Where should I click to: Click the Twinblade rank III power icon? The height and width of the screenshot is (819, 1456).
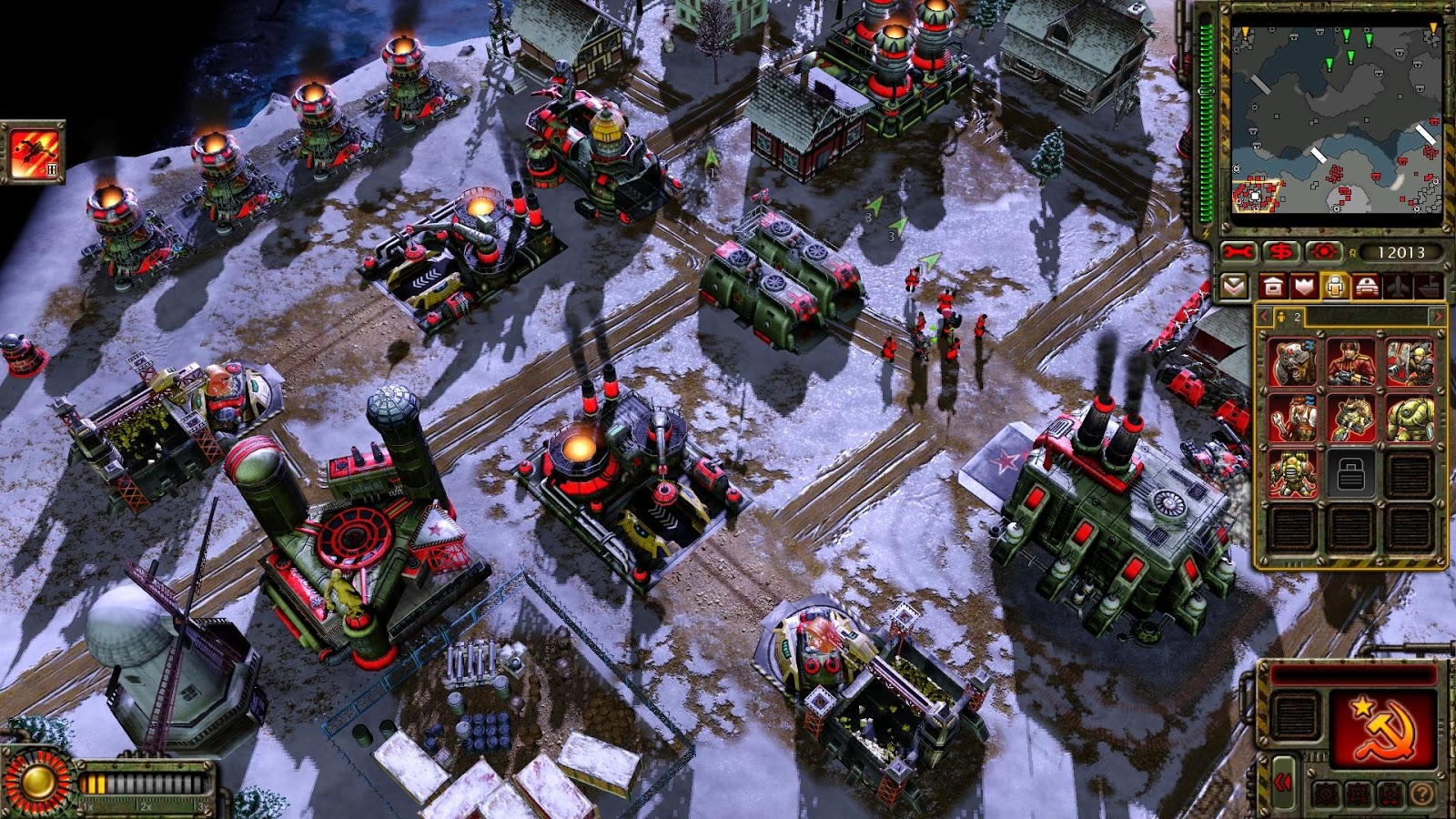34,150
